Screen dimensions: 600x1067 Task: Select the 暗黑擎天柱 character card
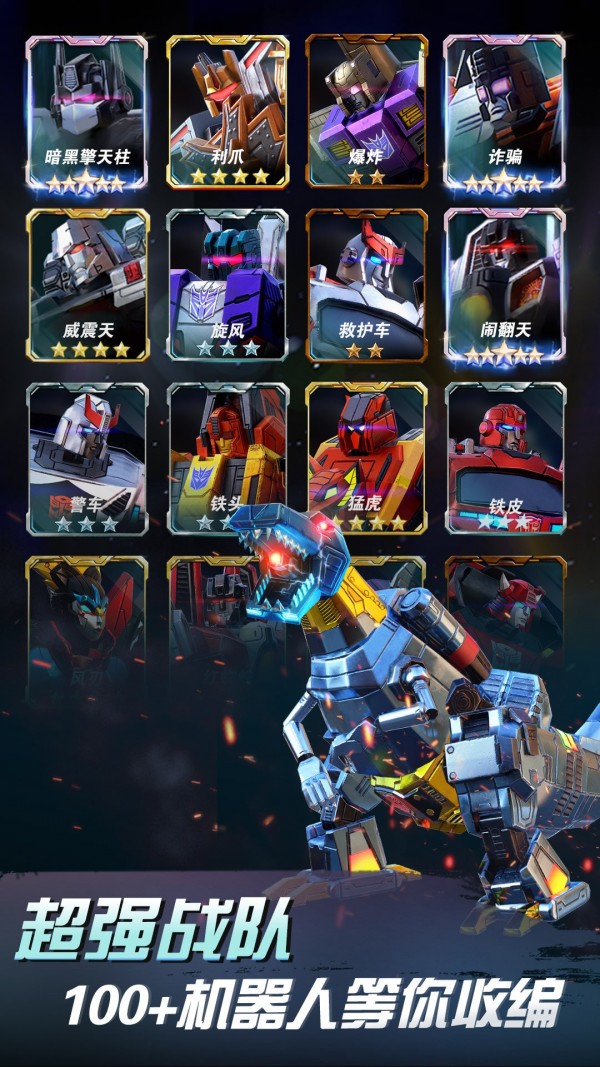click(87, 112)
